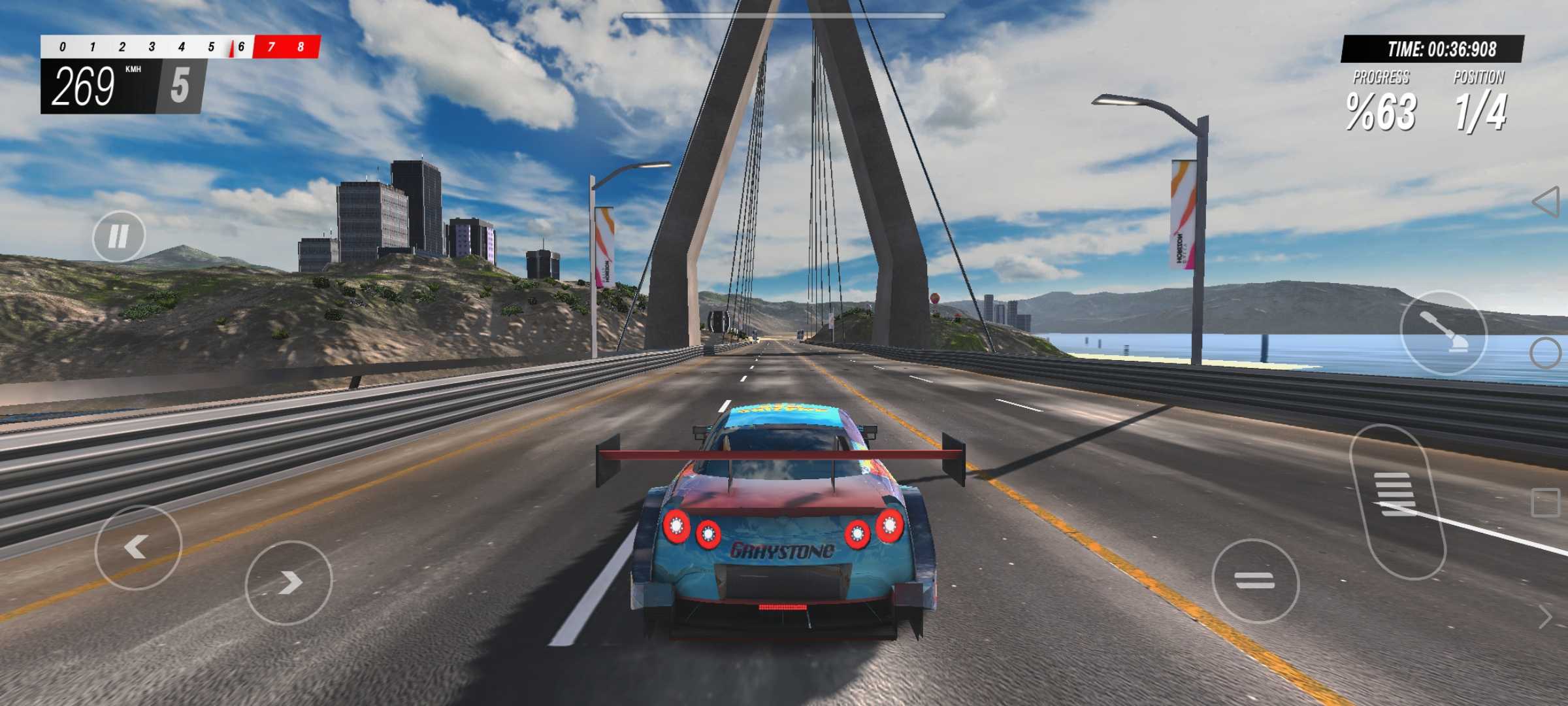This screenshot has height=706, width=1568.
Task: Go to the Android home circle
Action: click(1546, 353)
